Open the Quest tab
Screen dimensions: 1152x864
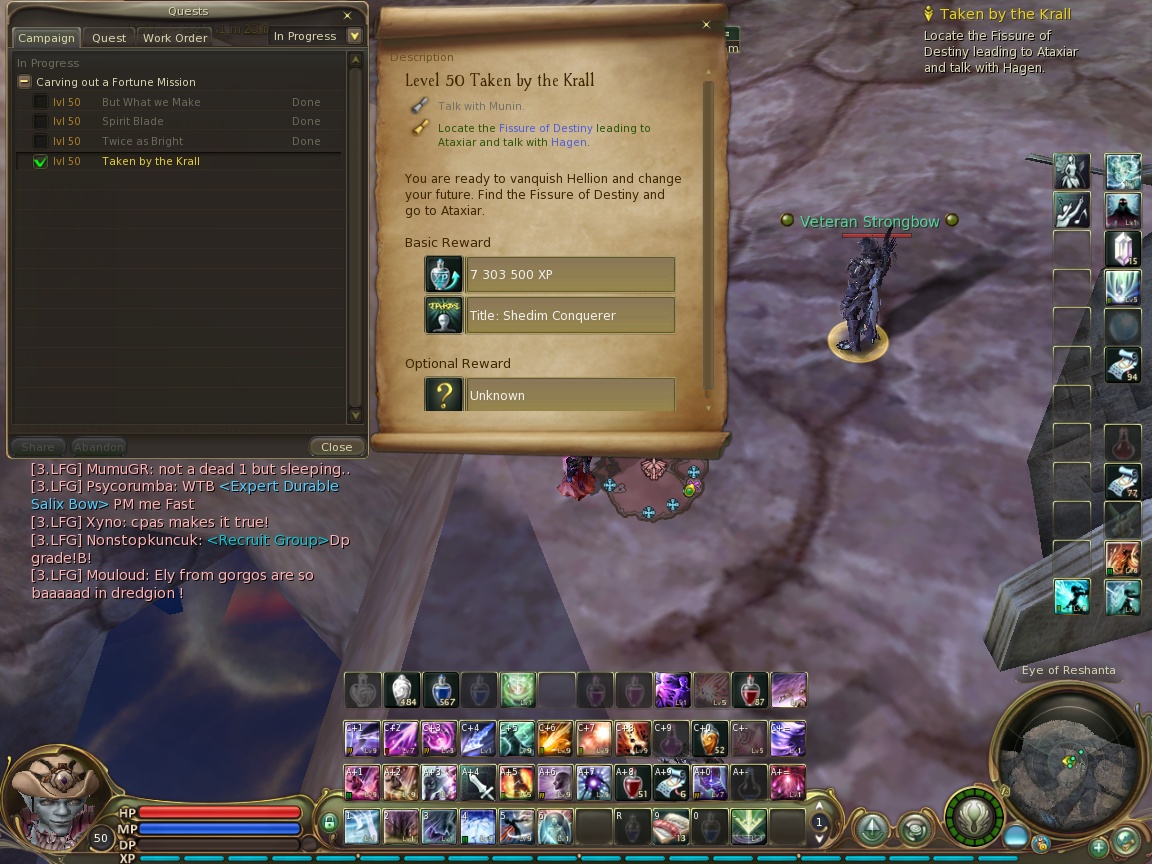(x=109, y=38)
